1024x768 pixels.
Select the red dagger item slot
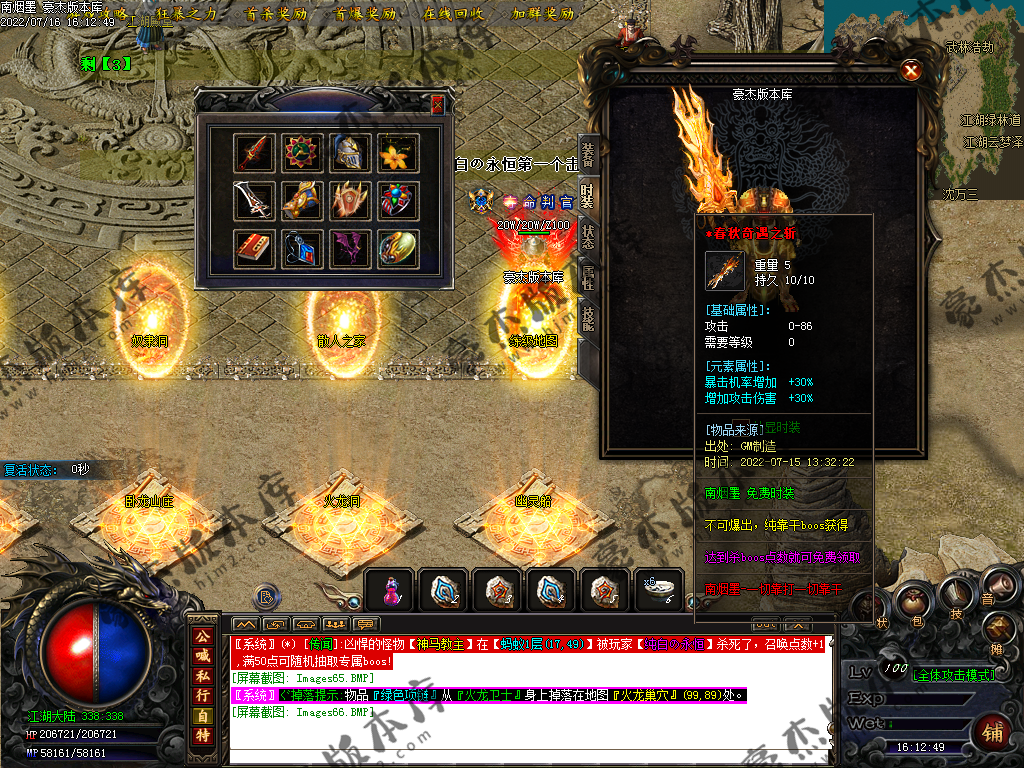click(x=253, y=152)
